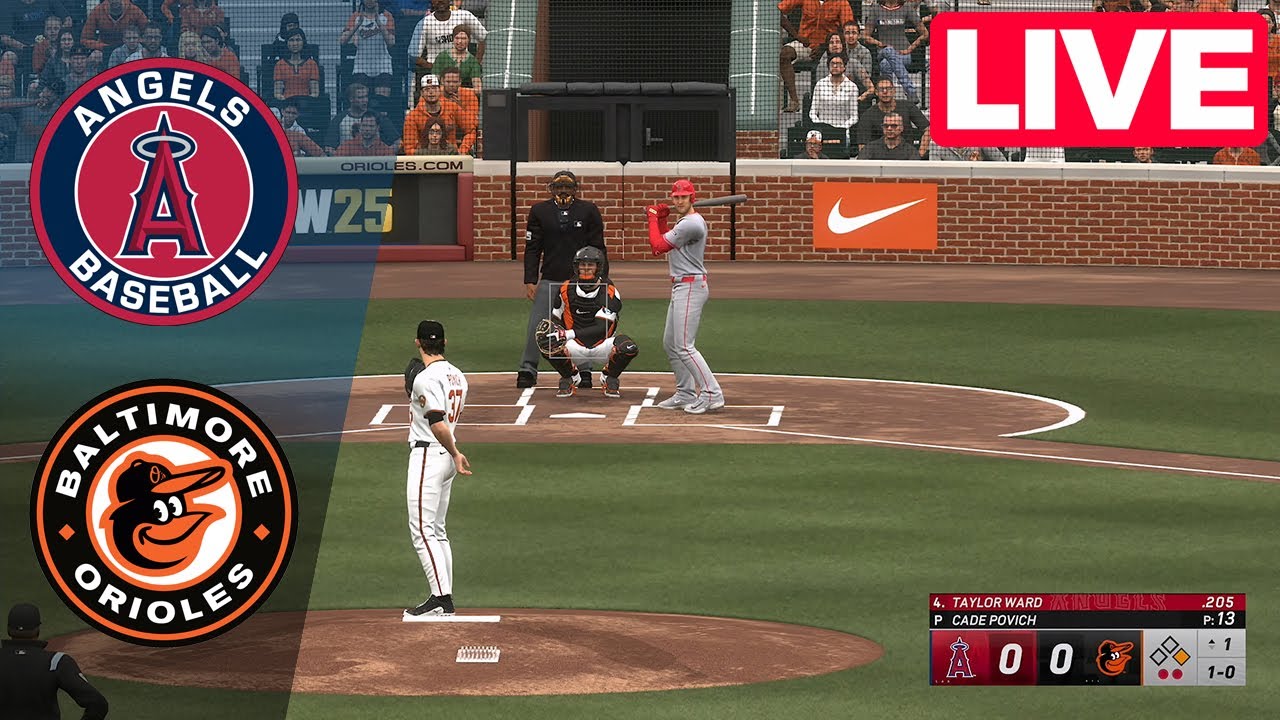The width and height of the screenshot is (1280, 720).
Task: Open the Taylor Ward name entry
Action: coord(996,602)
